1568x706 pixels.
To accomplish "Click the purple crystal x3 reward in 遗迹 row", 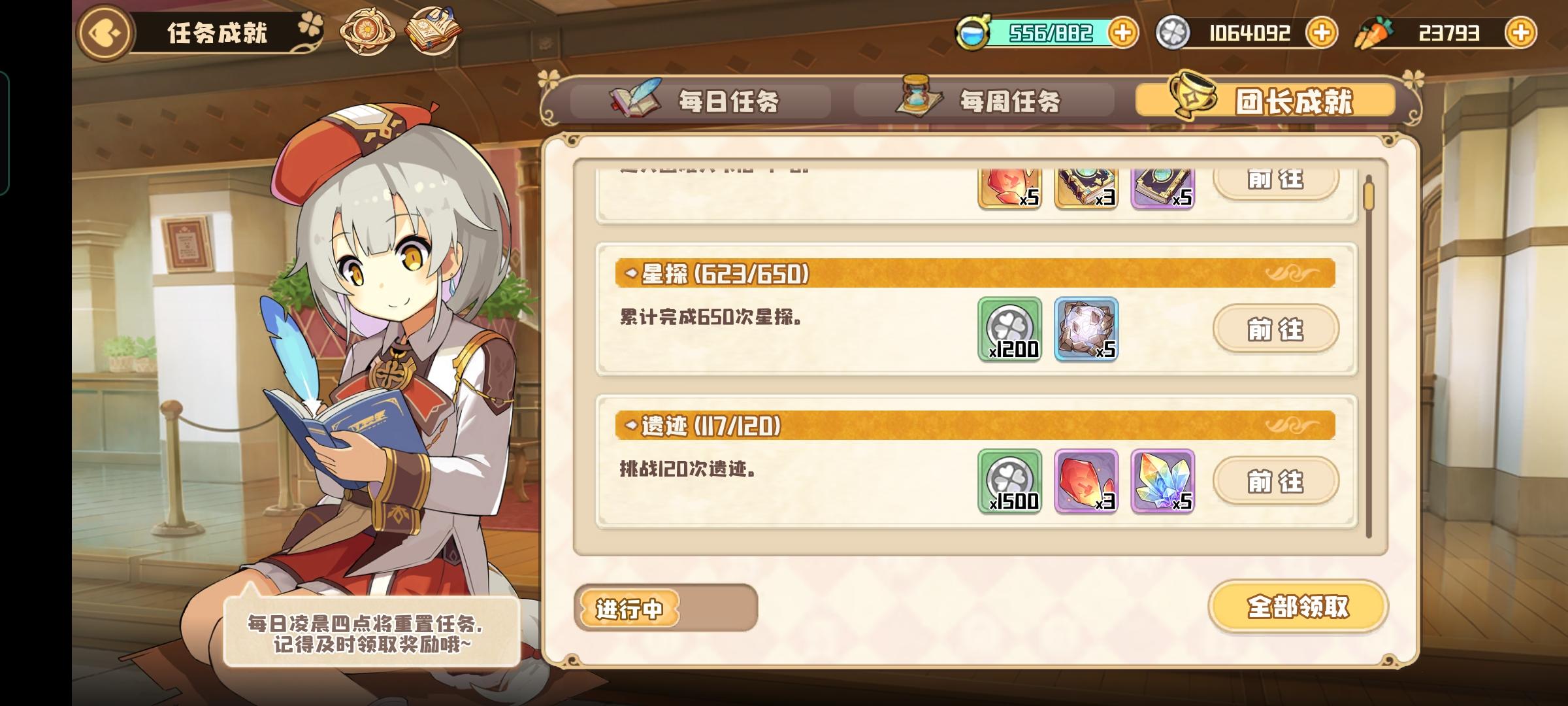I will coord(1086,482).
